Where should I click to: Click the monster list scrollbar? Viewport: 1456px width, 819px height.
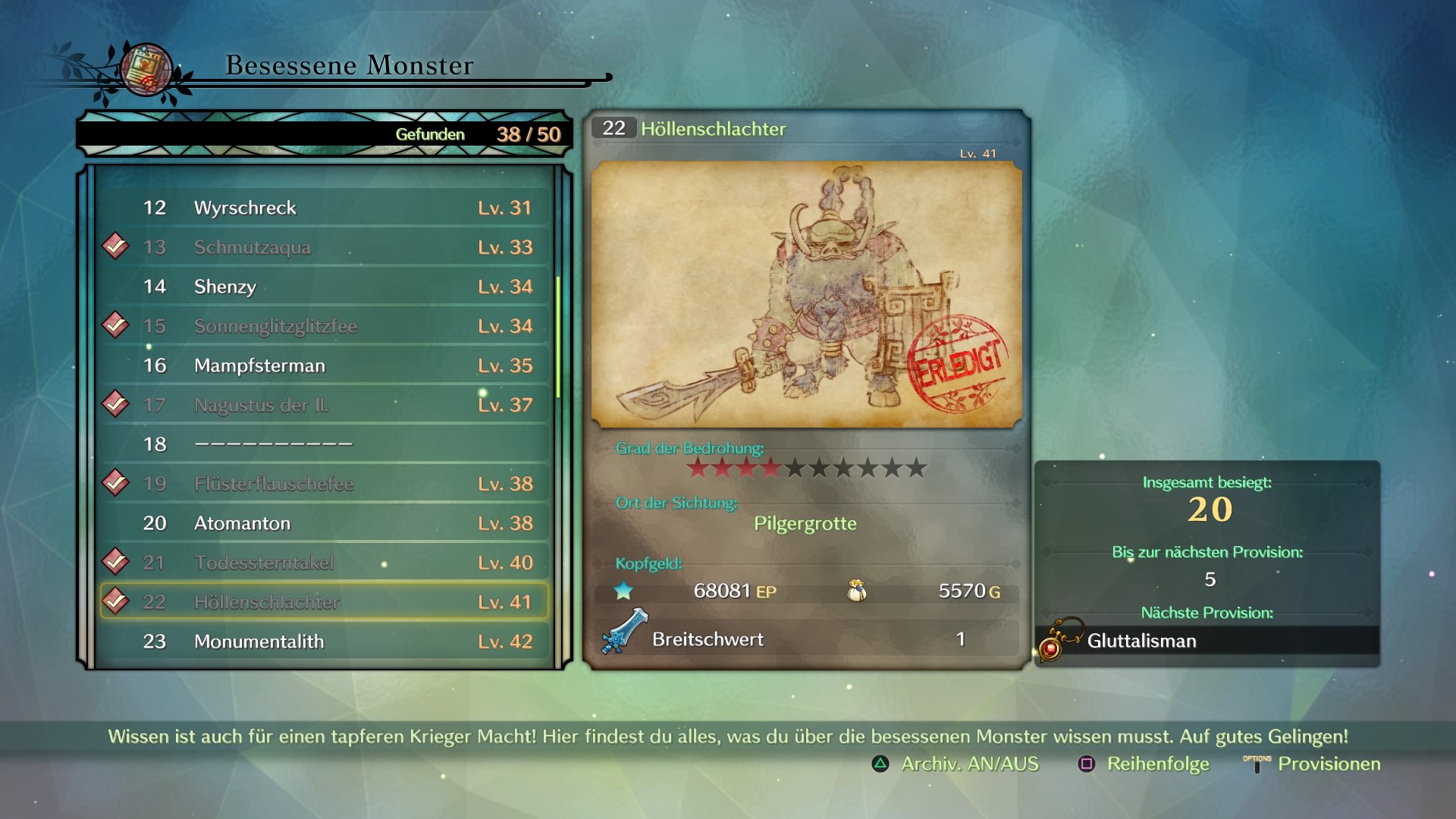(x=559, y=337)
